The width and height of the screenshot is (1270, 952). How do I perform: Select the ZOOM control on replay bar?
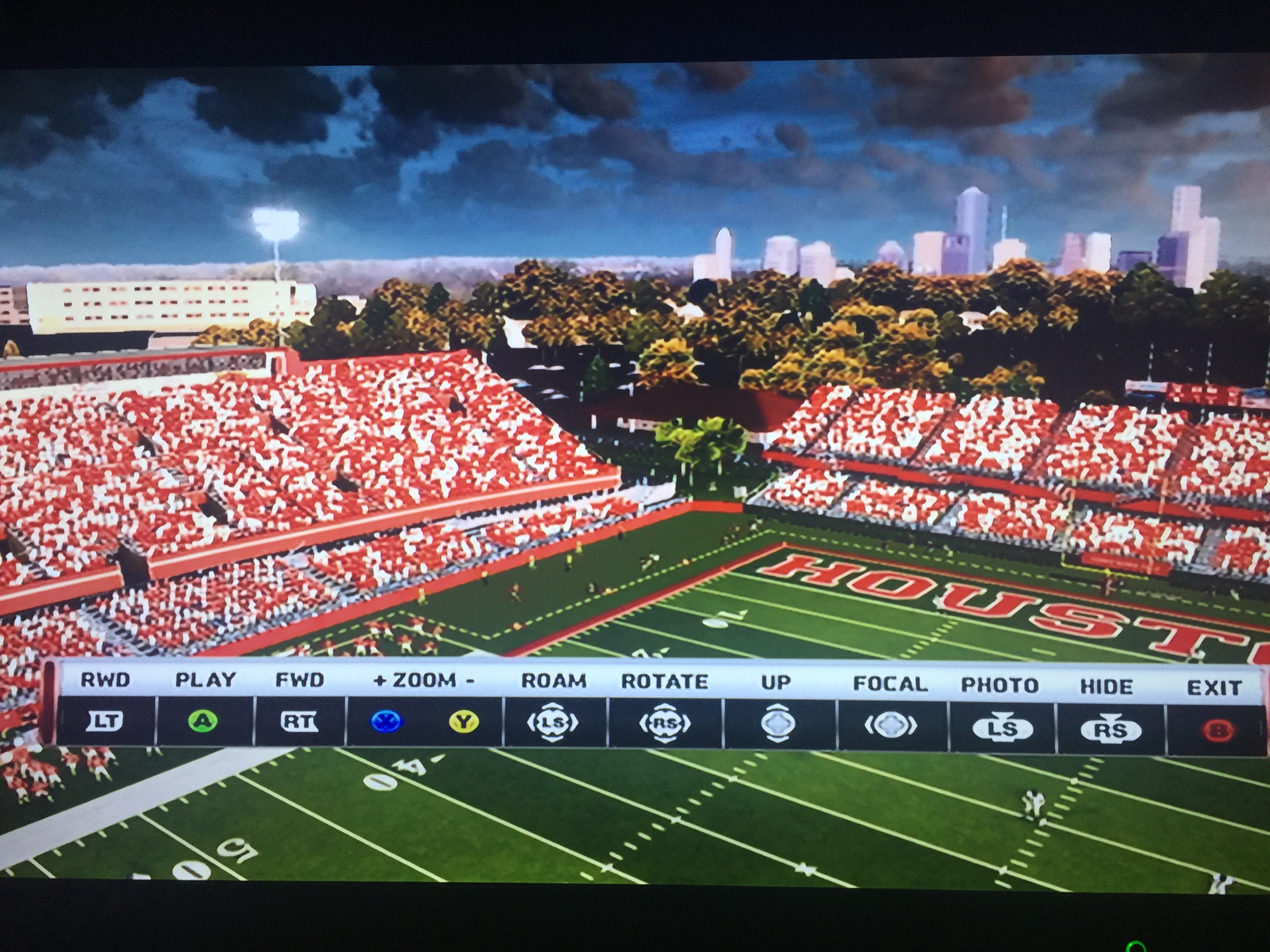[424, 721]
